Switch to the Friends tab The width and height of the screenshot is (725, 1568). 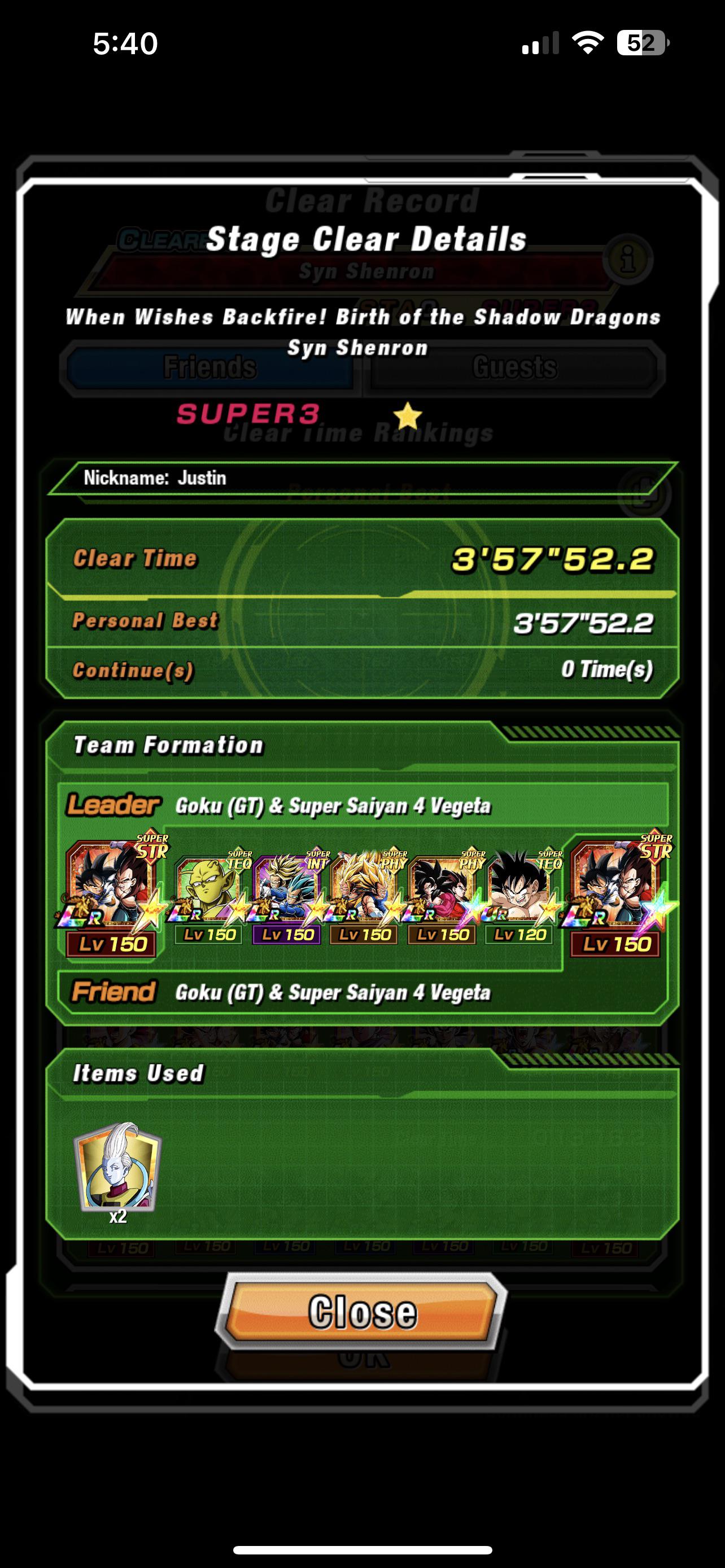coord(210,368)
